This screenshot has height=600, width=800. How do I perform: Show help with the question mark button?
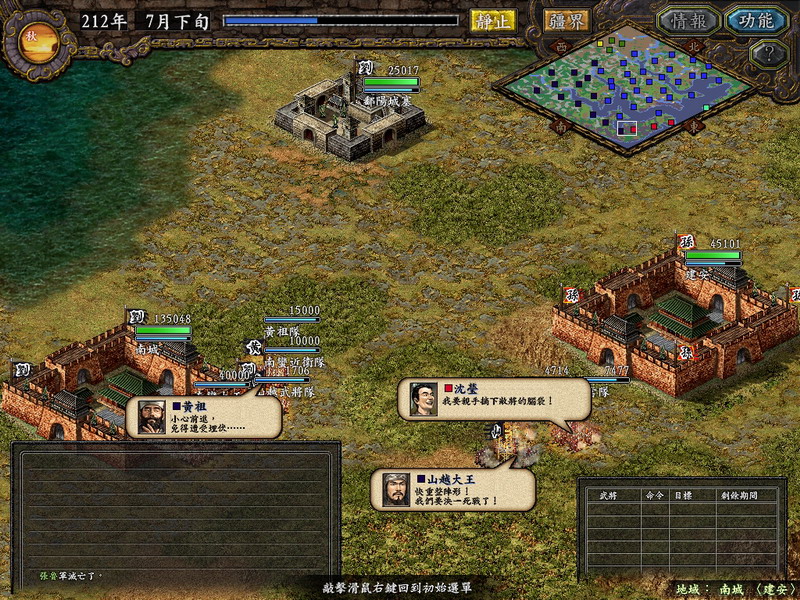pyautogui.click(x=766, y=54)
